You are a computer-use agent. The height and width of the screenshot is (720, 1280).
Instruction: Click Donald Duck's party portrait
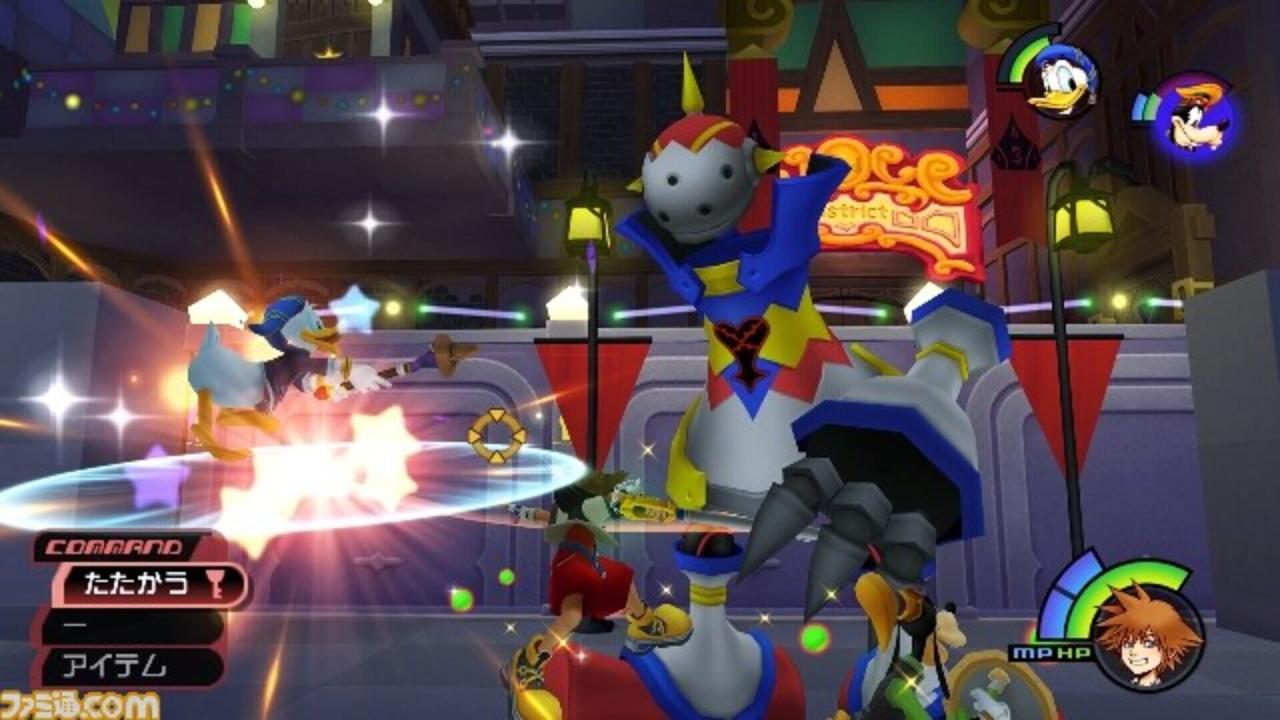click(x=1060, y=80)
